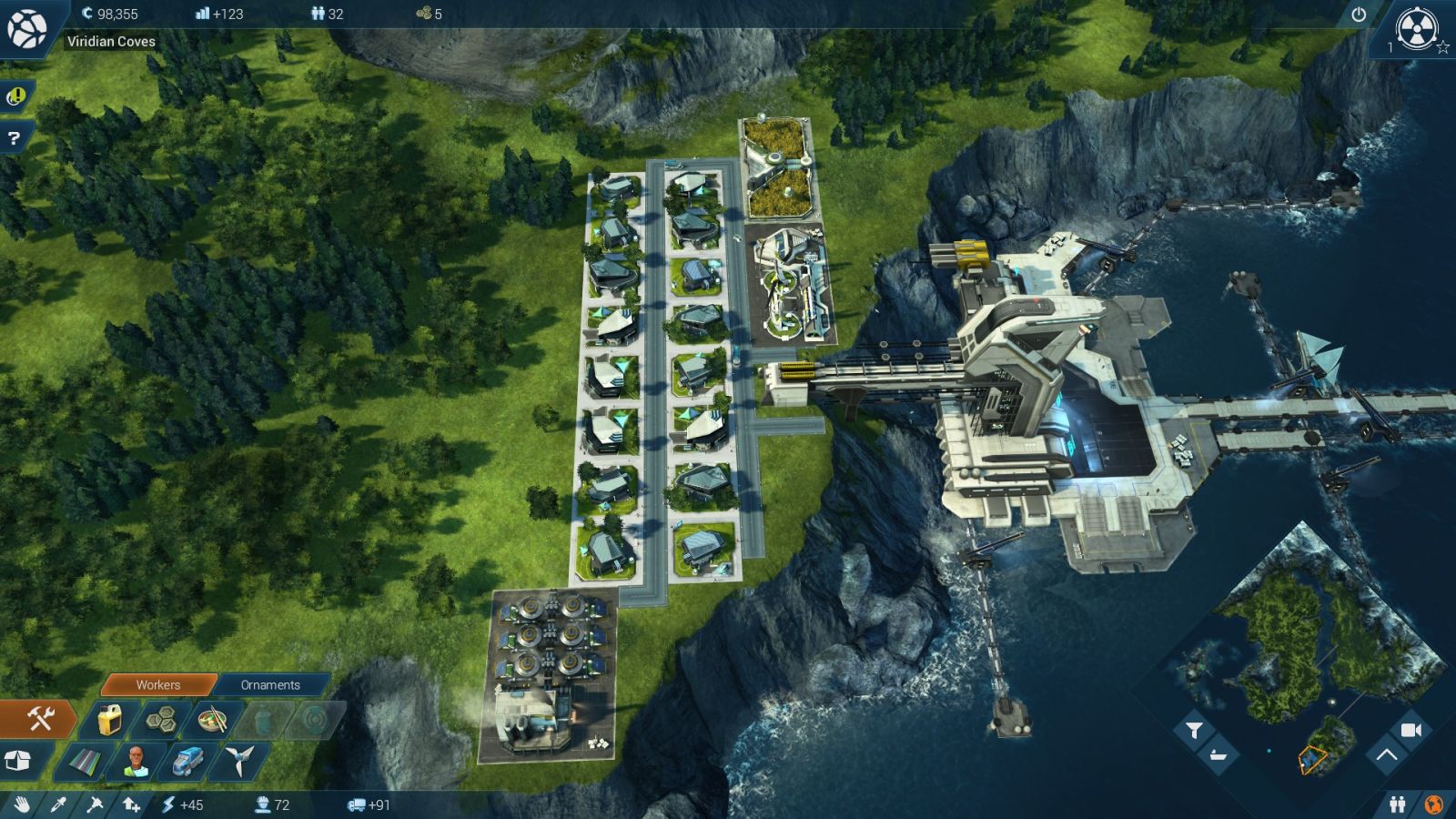Choose the yellow canister building icon
This screenshot has height=819, width=1456.
click(x=110, y=721)
